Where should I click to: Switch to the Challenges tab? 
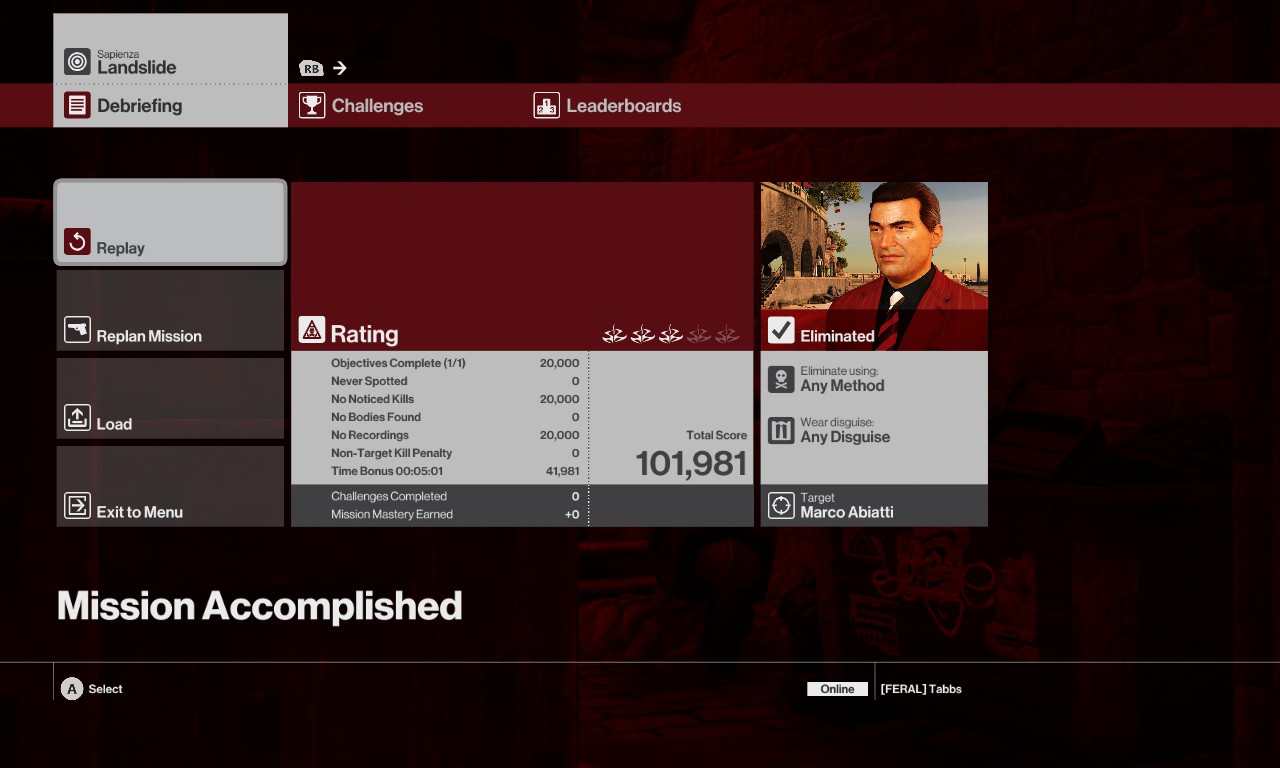click(377, 105)
